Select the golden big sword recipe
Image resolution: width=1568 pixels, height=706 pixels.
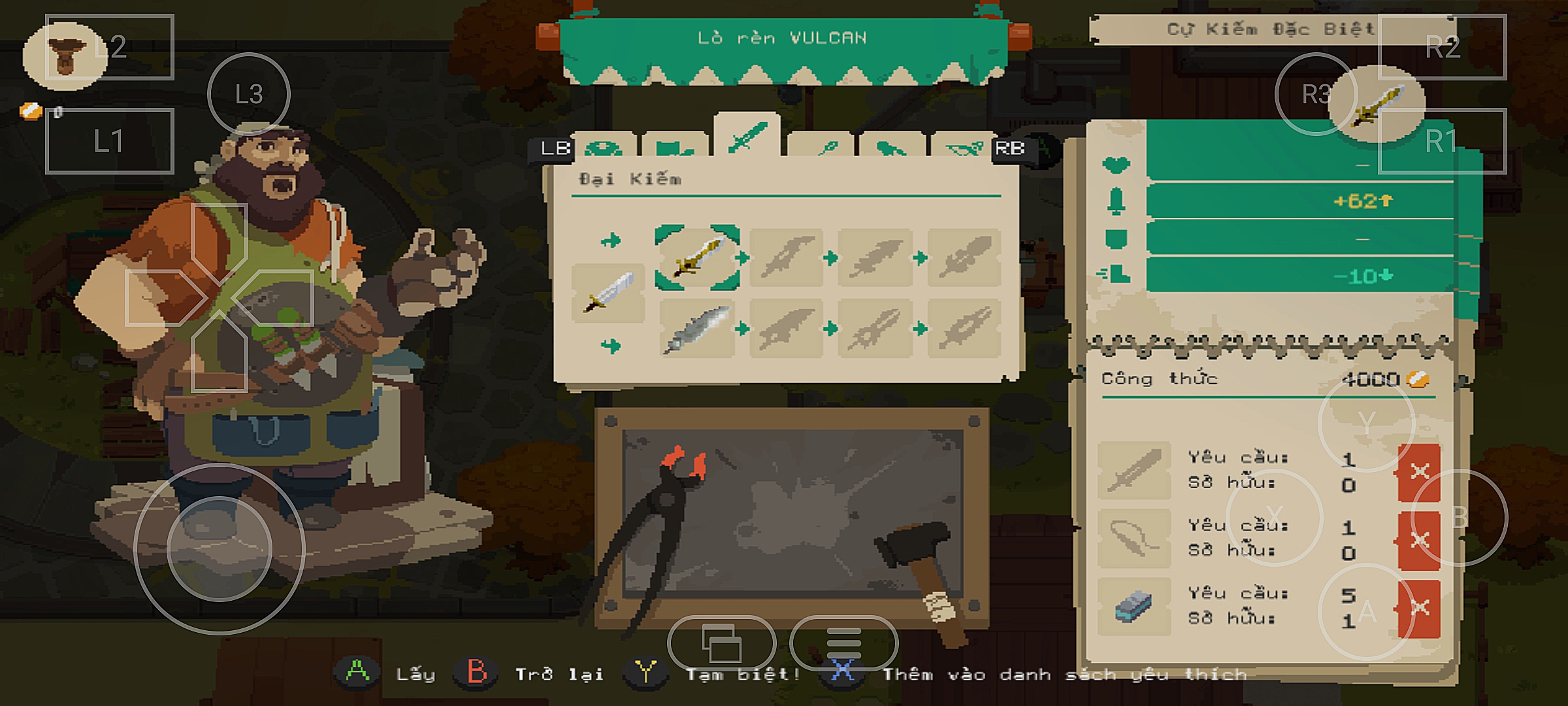tap(697, 257)
